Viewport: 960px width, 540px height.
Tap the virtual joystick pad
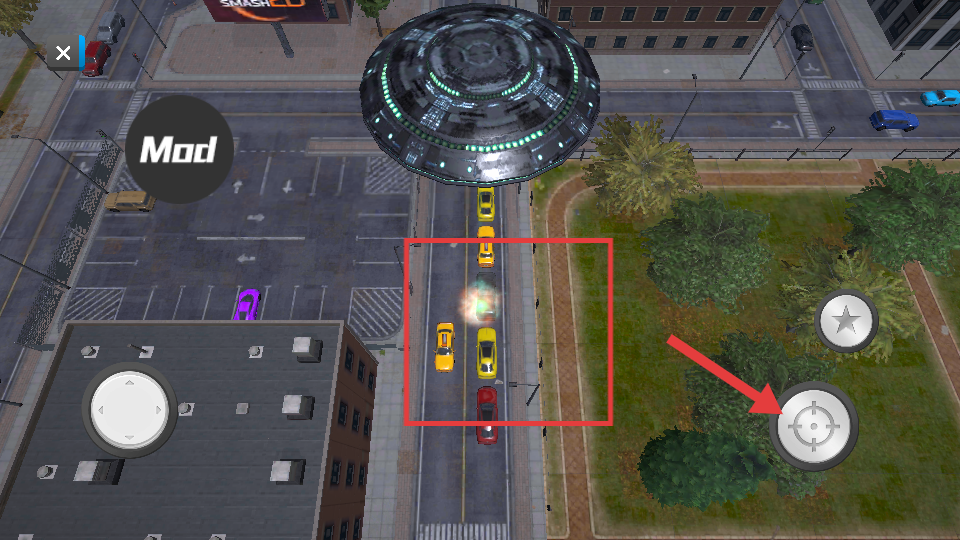(x=129, y=409)
